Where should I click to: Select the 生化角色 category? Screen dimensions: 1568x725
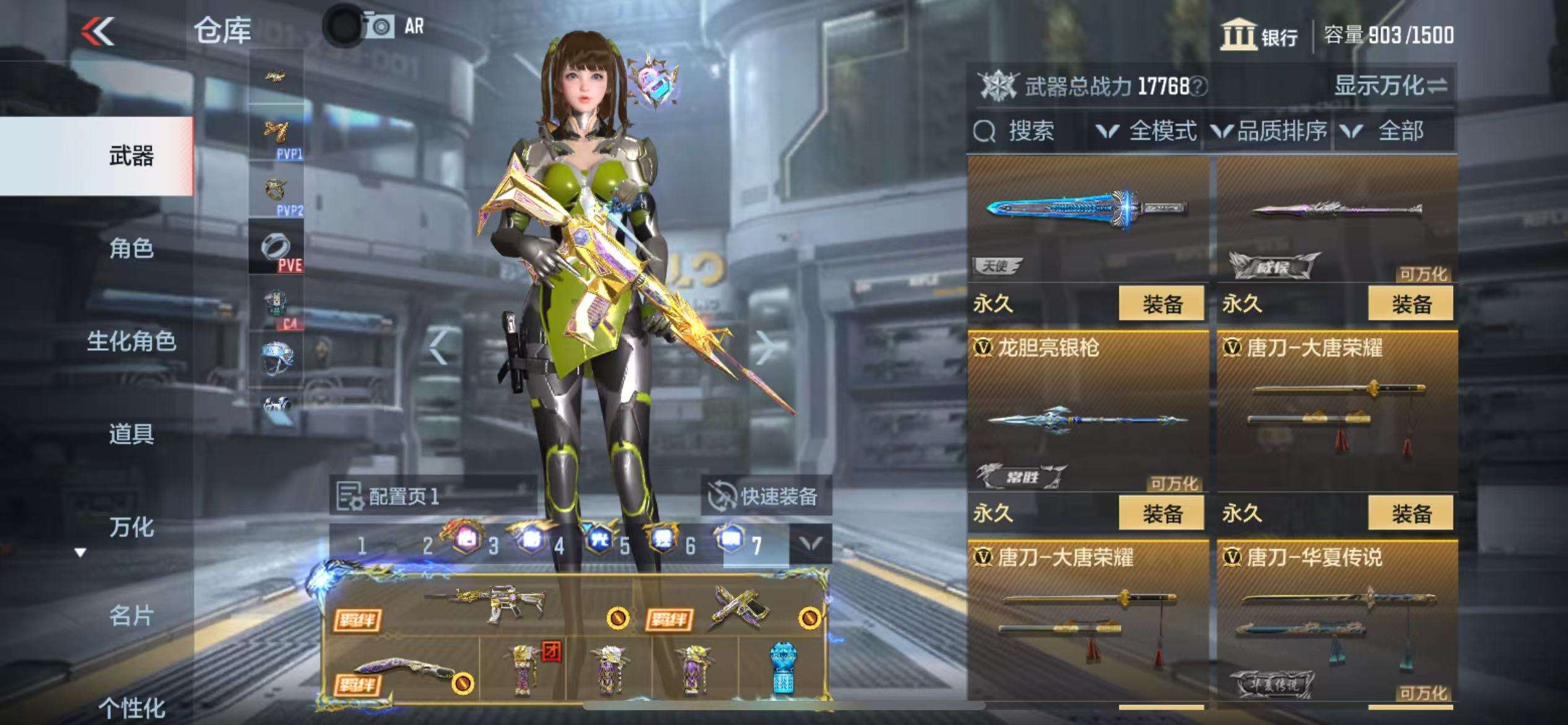click(131, 341)
